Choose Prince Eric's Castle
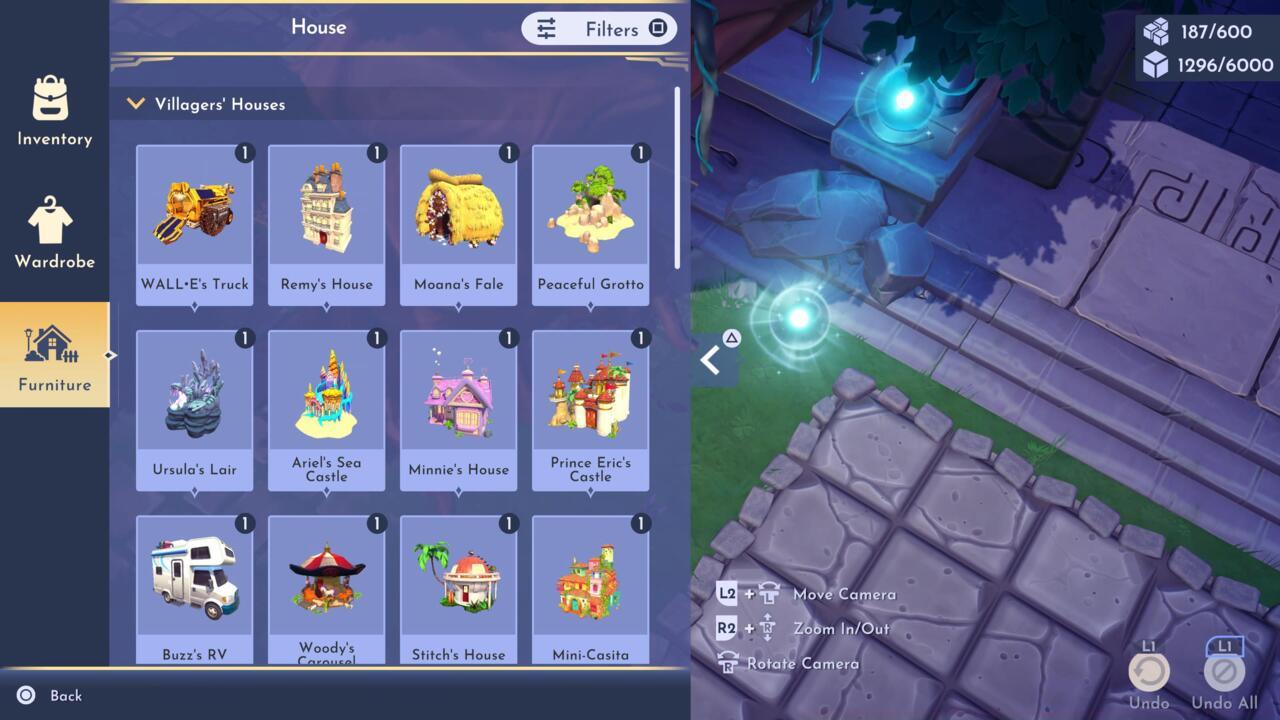The image size is (1280, 720). (591, 410)
